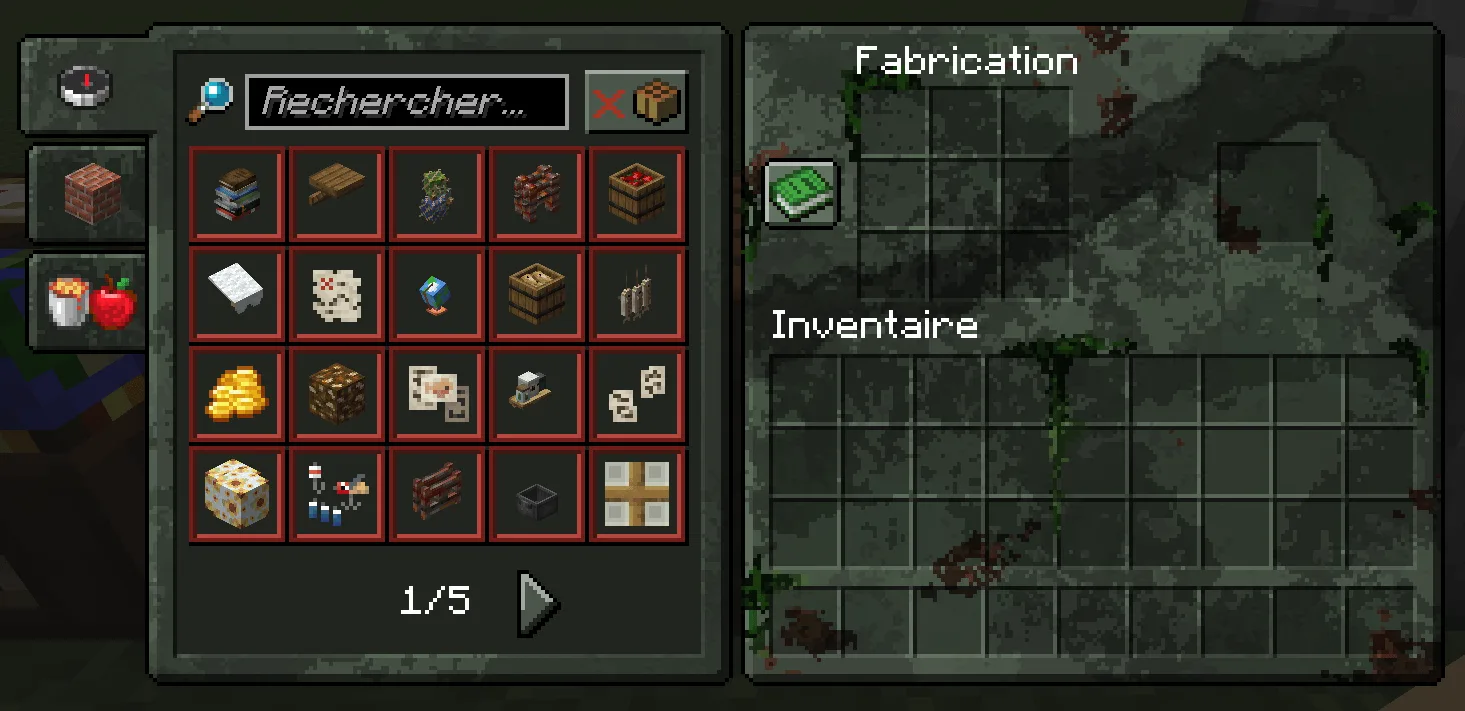Close the green recipe book
Image resolution: width=1465 pixels, height=711 pixels.
pyautogui.click(x=801, y=194)
